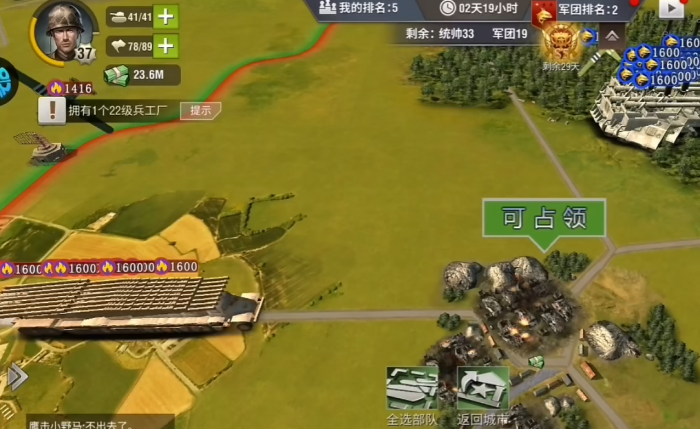The width and height of the screenshot is (700, 429).
Task: Select the 可占领 occupy marker
Action: pyautogui.click(x=543, y=219)
